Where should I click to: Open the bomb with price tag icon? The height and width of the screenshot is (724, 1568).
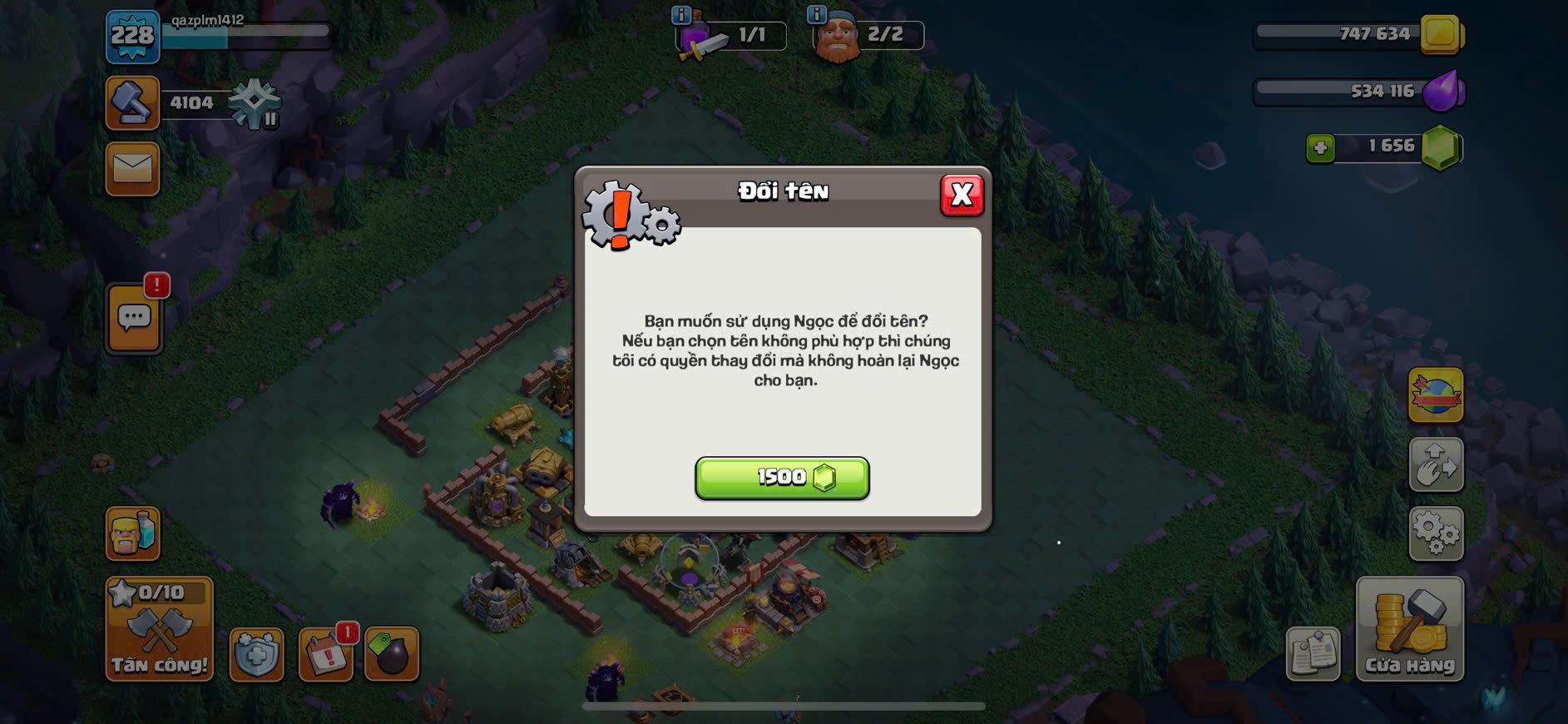391,655
